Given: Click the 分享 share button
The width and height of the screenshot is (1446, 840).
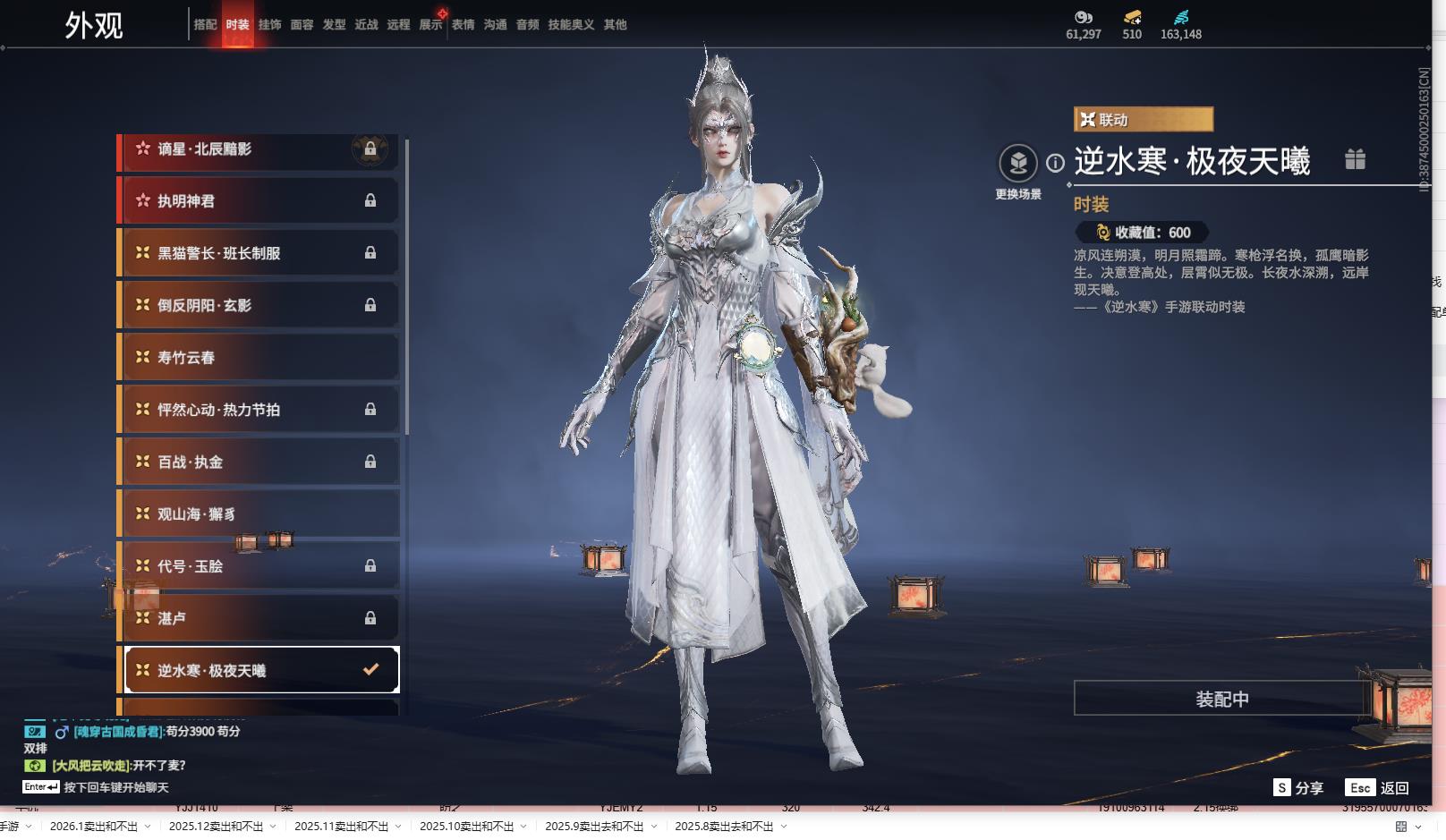Looking at the screenshot, I should pyautogui.click(x=1299, y=788).
